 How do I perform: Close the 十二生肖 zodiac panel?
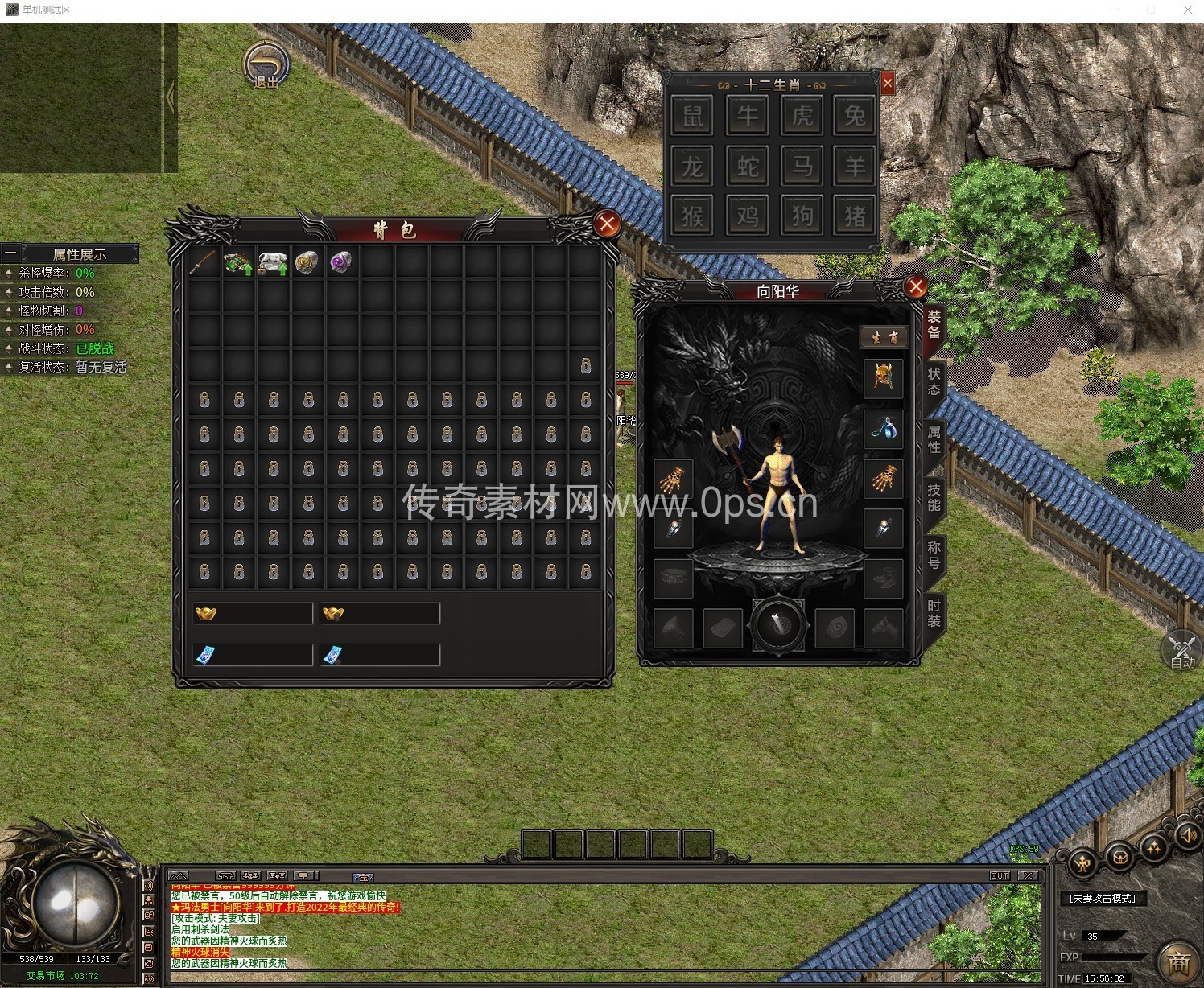(x=888, y=83)
